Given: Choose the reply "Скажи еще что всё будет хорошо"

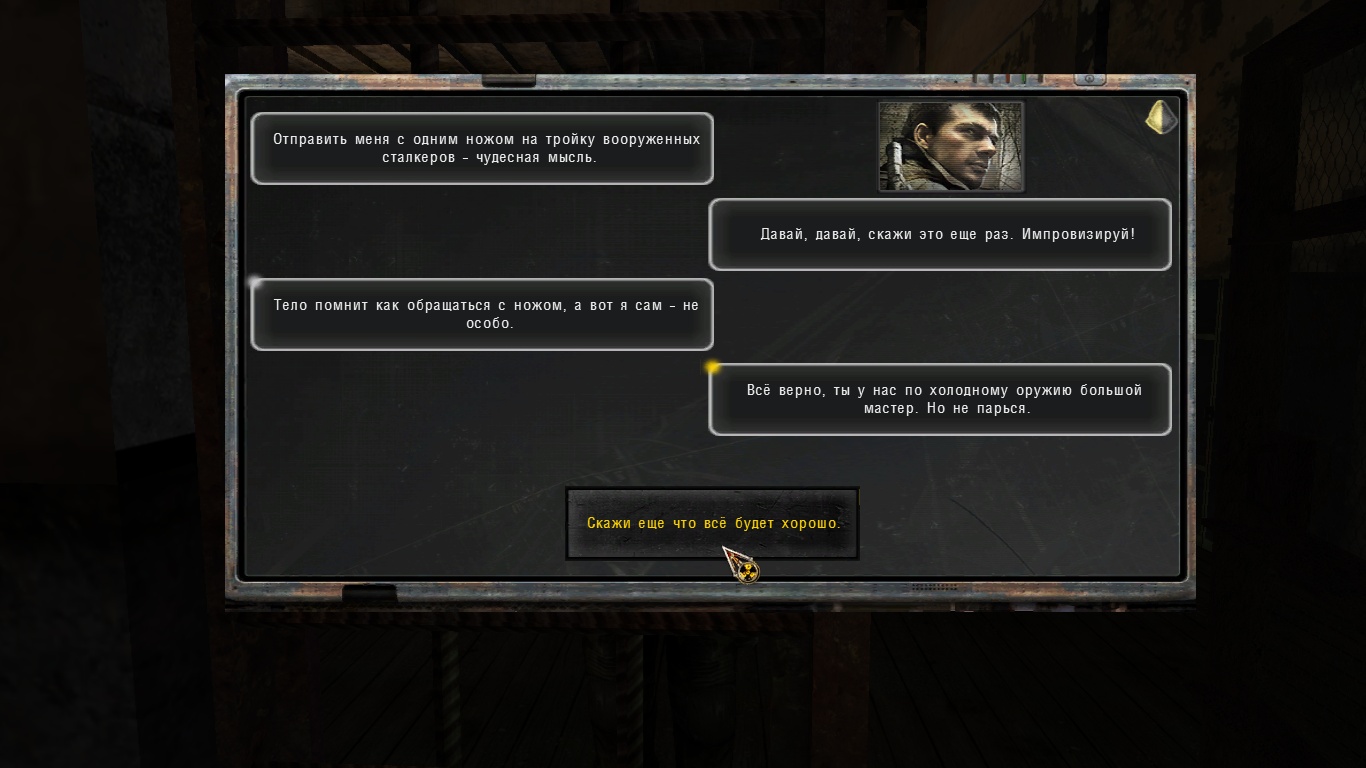Looking at the screenshot, I should 712,523.
